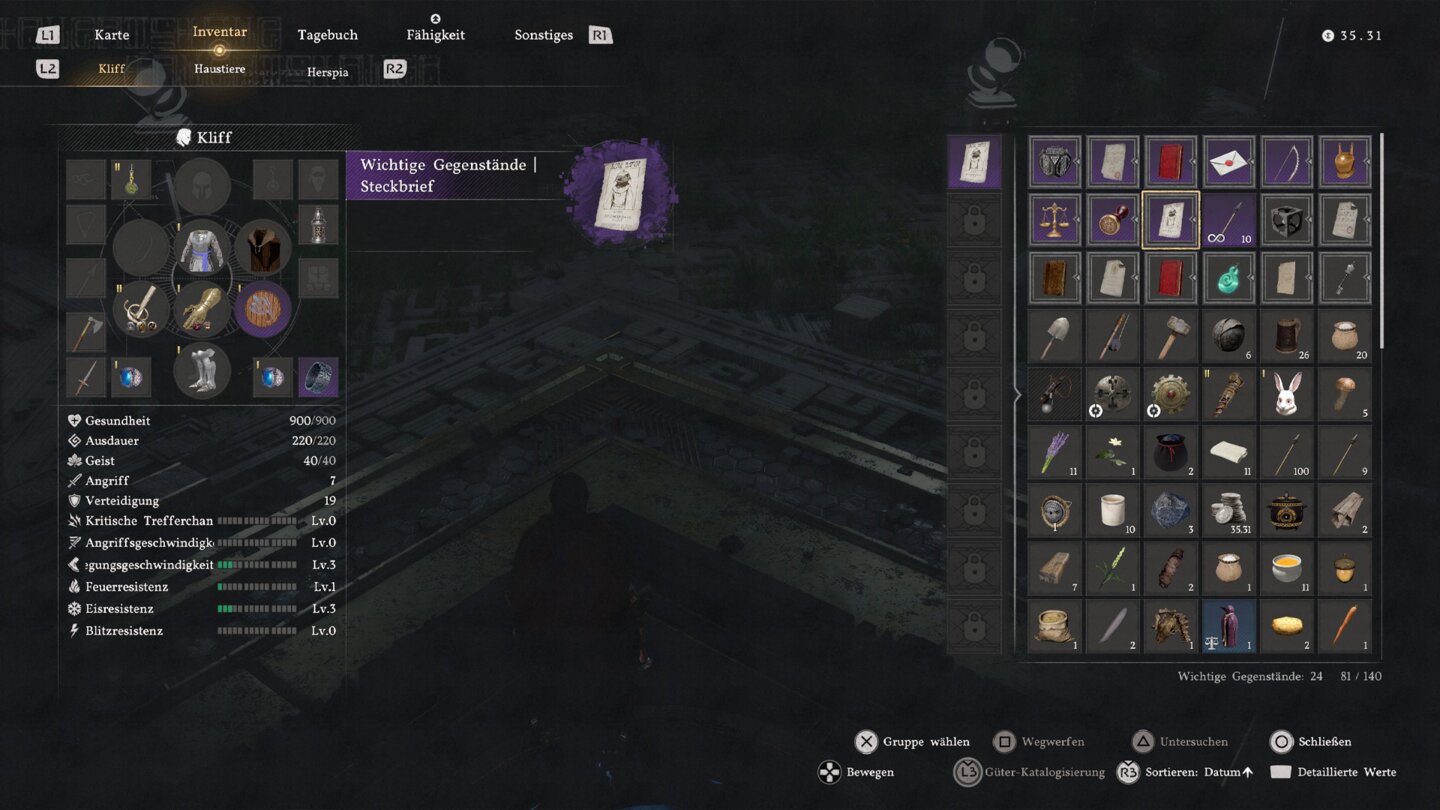Go to the Sonstiges tab
The image size is (1440, 810).
pos(543,35)
